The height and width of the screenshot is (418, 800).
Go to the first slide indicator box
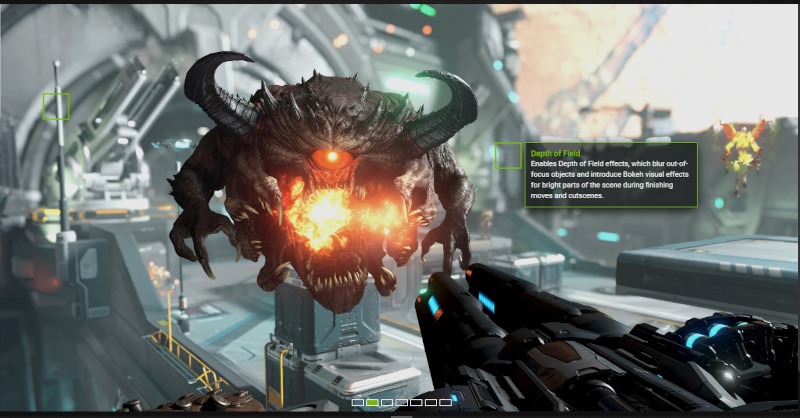click(x=358, y=402)
